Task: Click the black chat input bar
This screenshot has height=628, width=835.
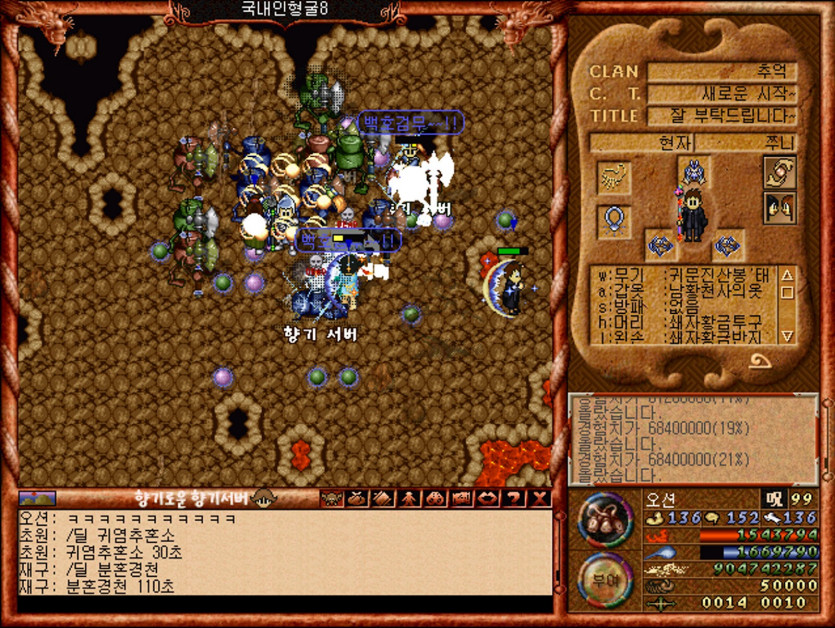Action: coord(284,604)
